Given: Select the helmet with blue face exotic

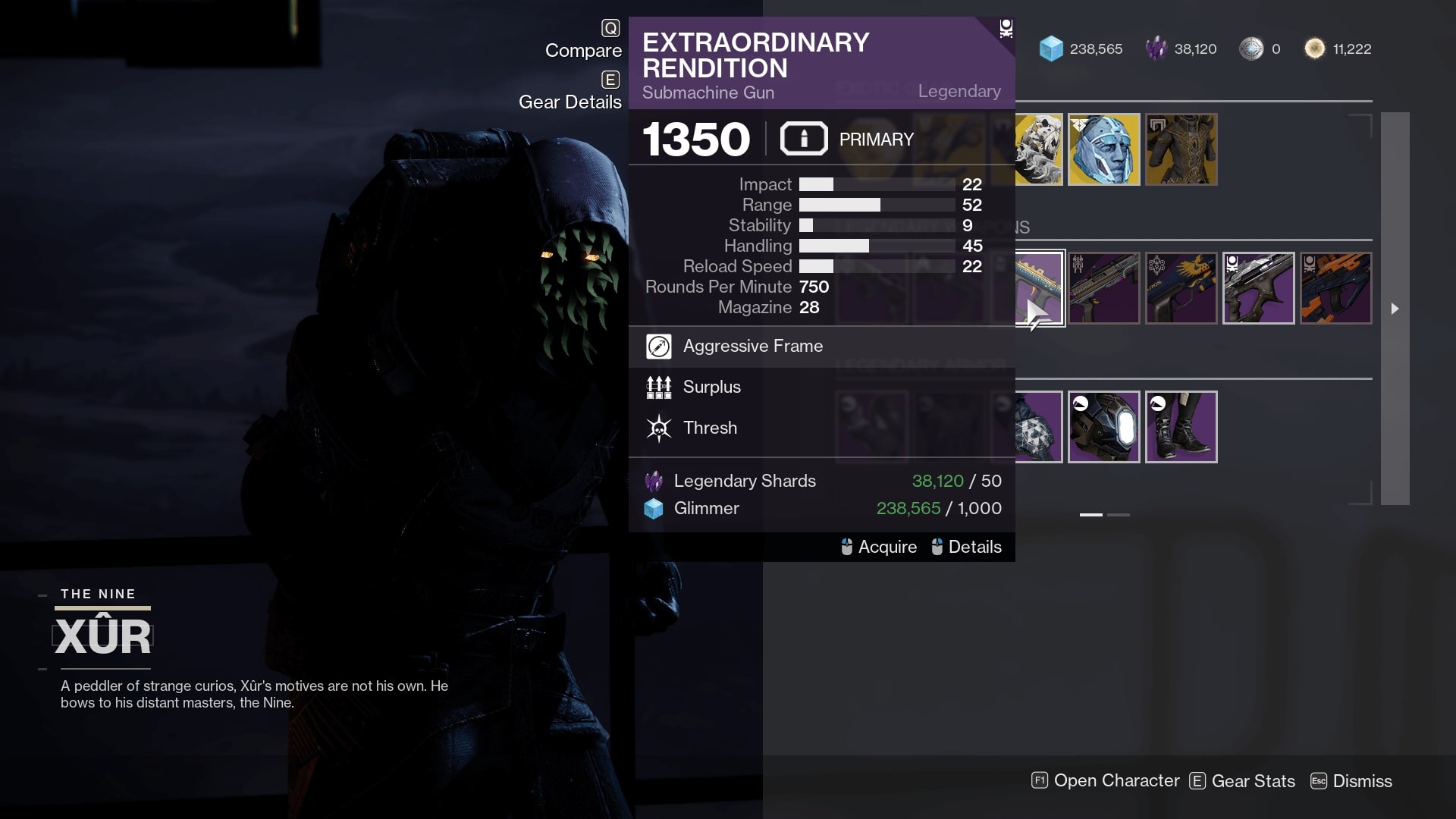Looking at the screenshot, I should [x=1104, y=149].
